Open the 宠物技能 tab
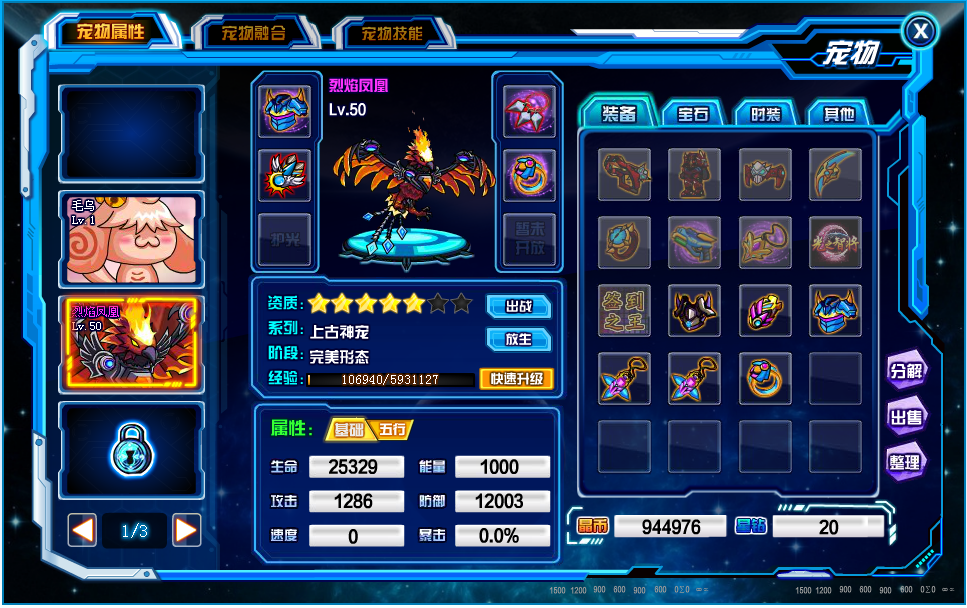967x608 pixels. (x=392, y=33)
